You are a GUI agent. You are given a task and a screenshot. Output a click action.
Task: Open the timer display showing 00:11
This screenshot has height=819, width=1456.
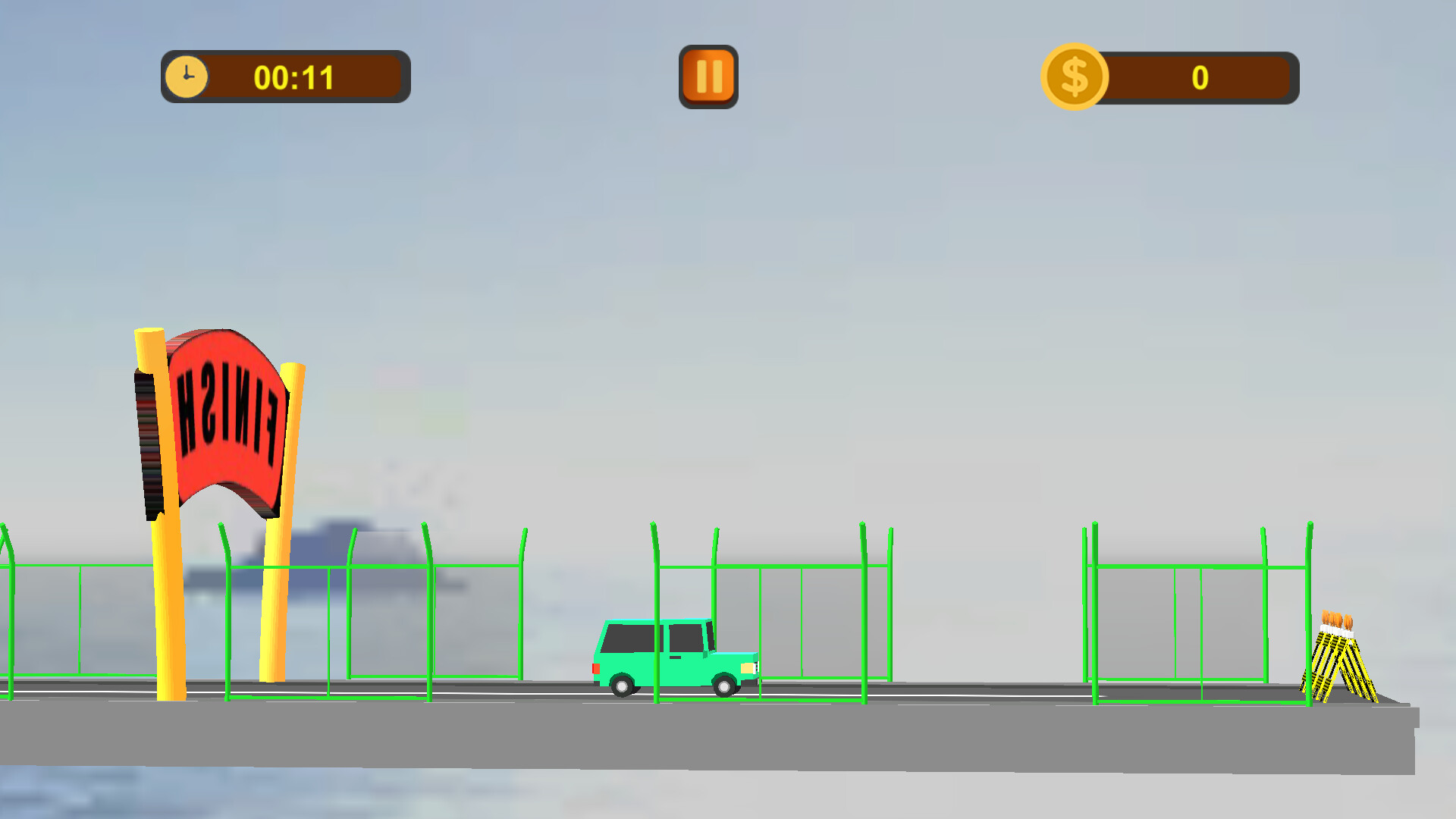pyautogui.click(x=294, y=76)
